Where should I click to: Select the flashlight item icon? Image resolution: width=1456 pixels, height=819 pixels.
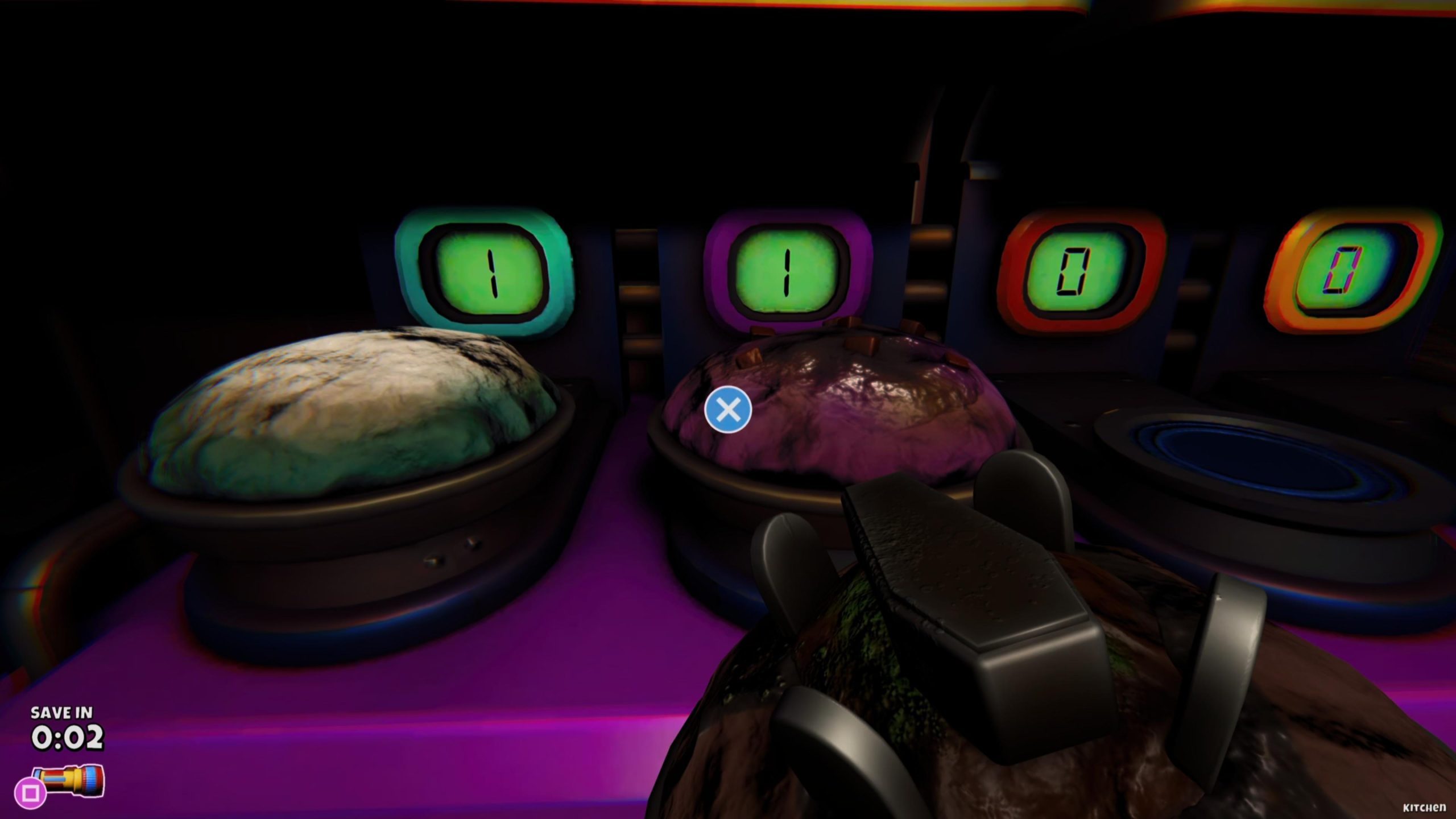point(69,780)
